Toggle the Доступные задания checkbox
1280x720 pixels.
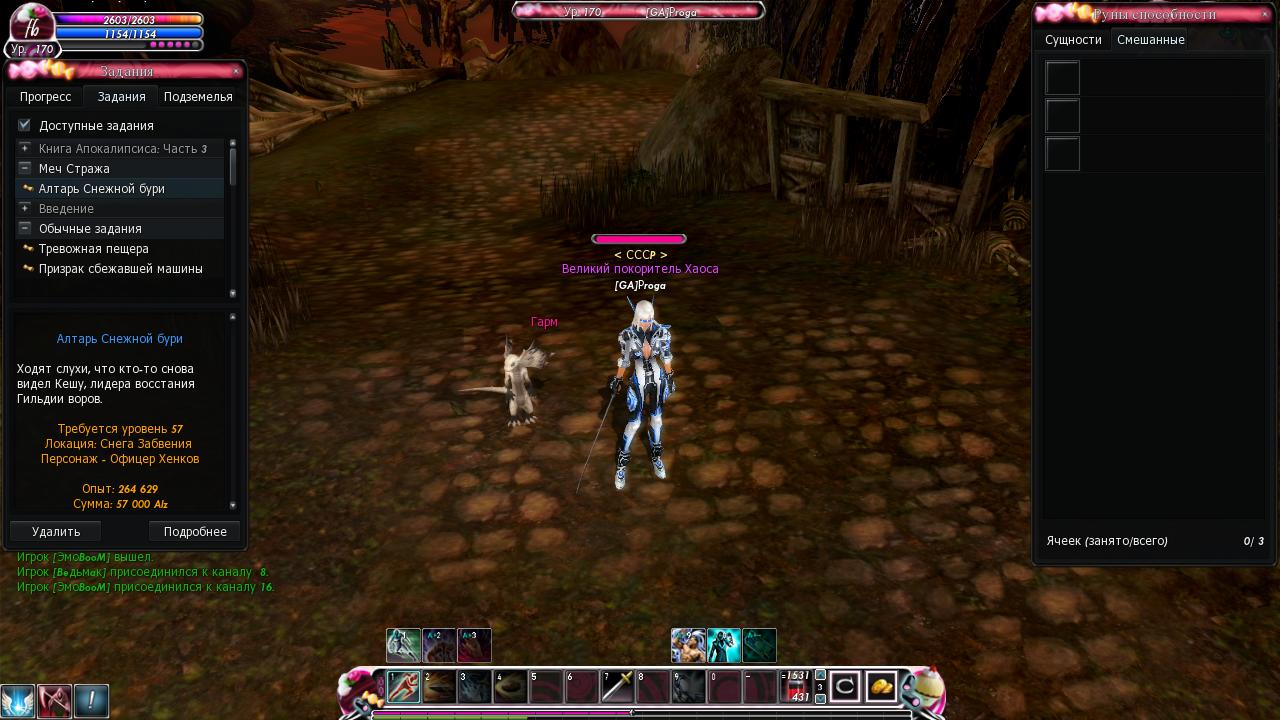pos(25,125)
